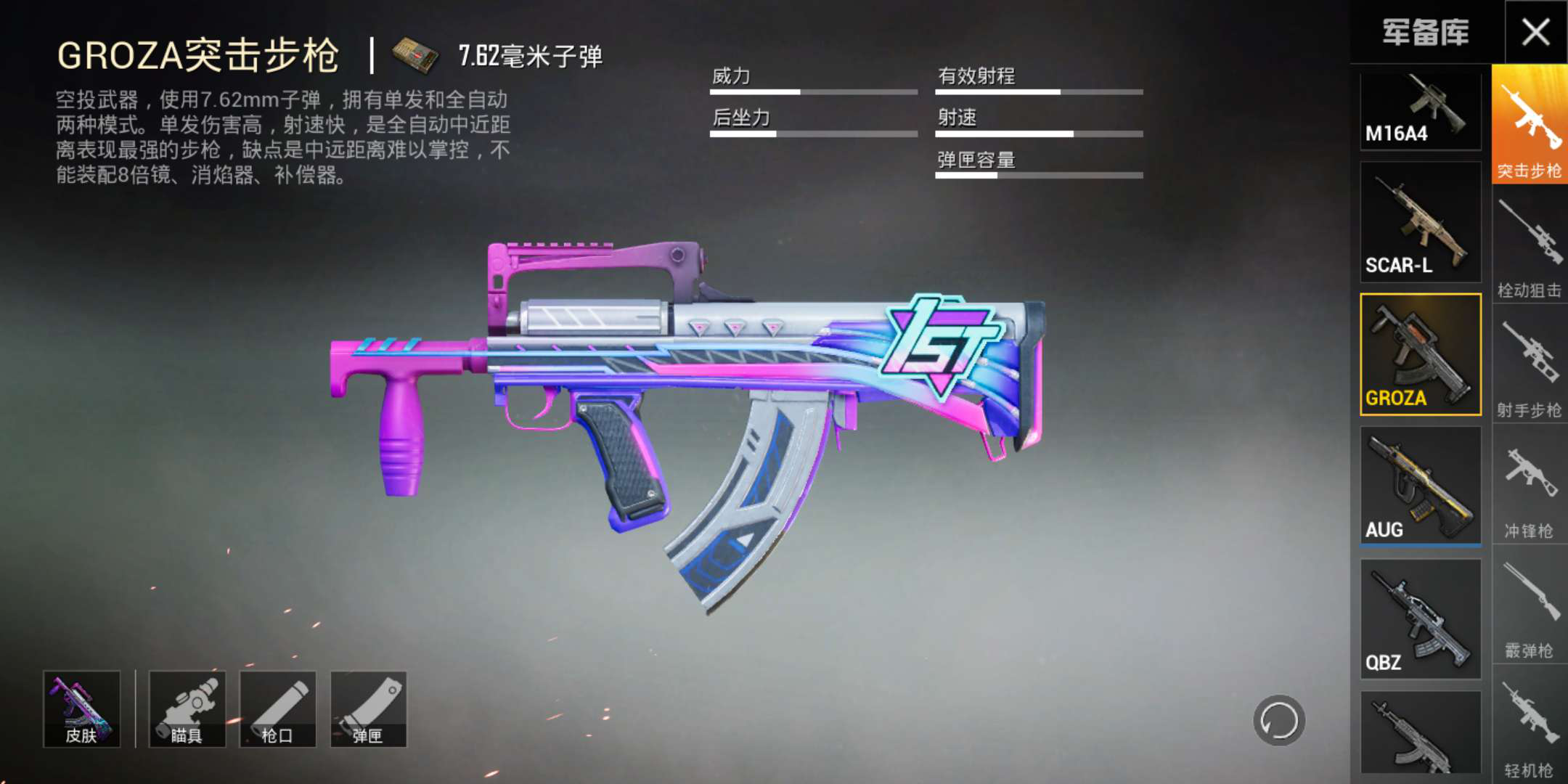Select the M16A4 rifle tile

click(x=1420, y=111)
